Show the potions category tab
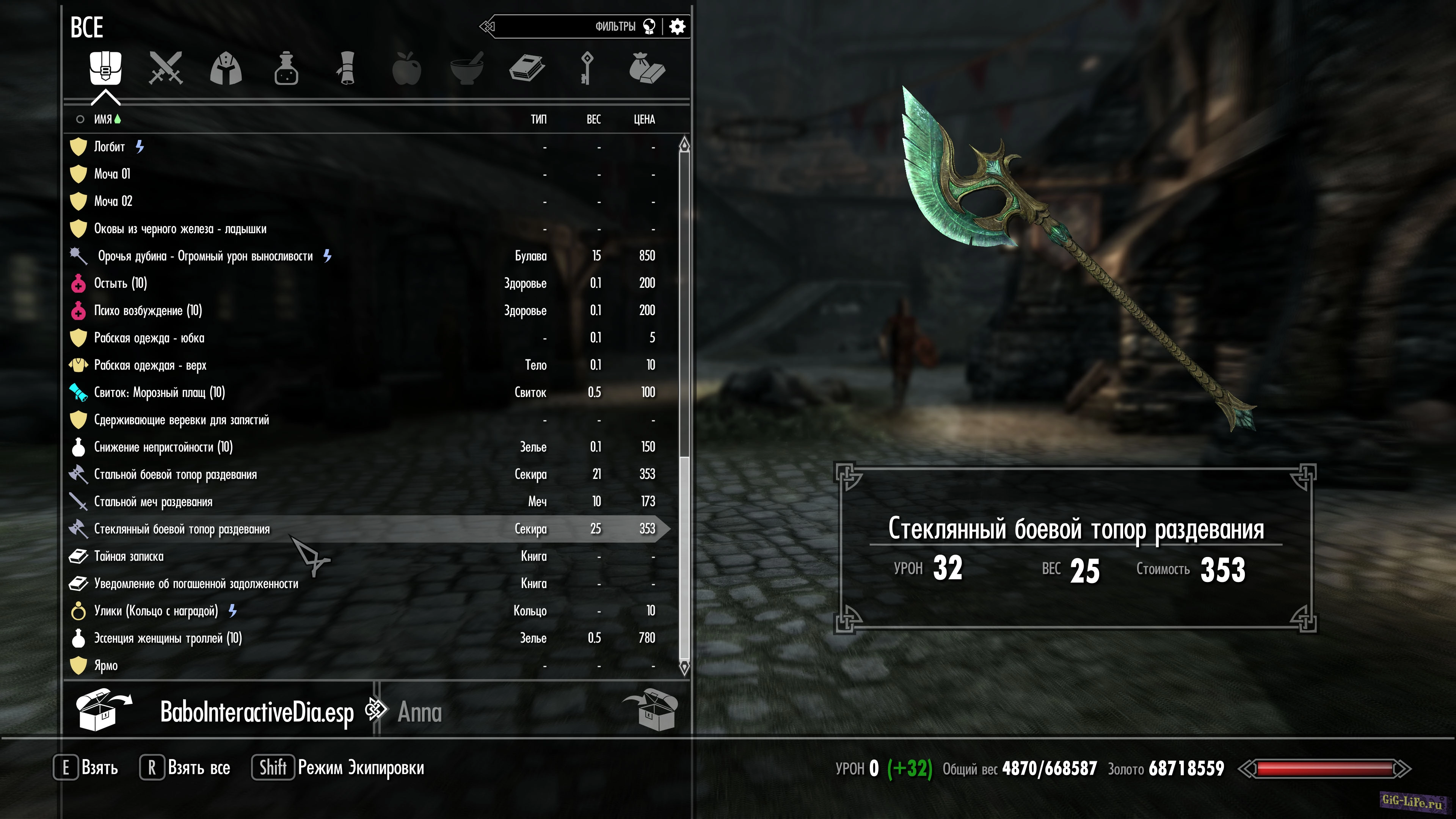1456x819 pixels. pyautogui.click(x=286, y=68)
